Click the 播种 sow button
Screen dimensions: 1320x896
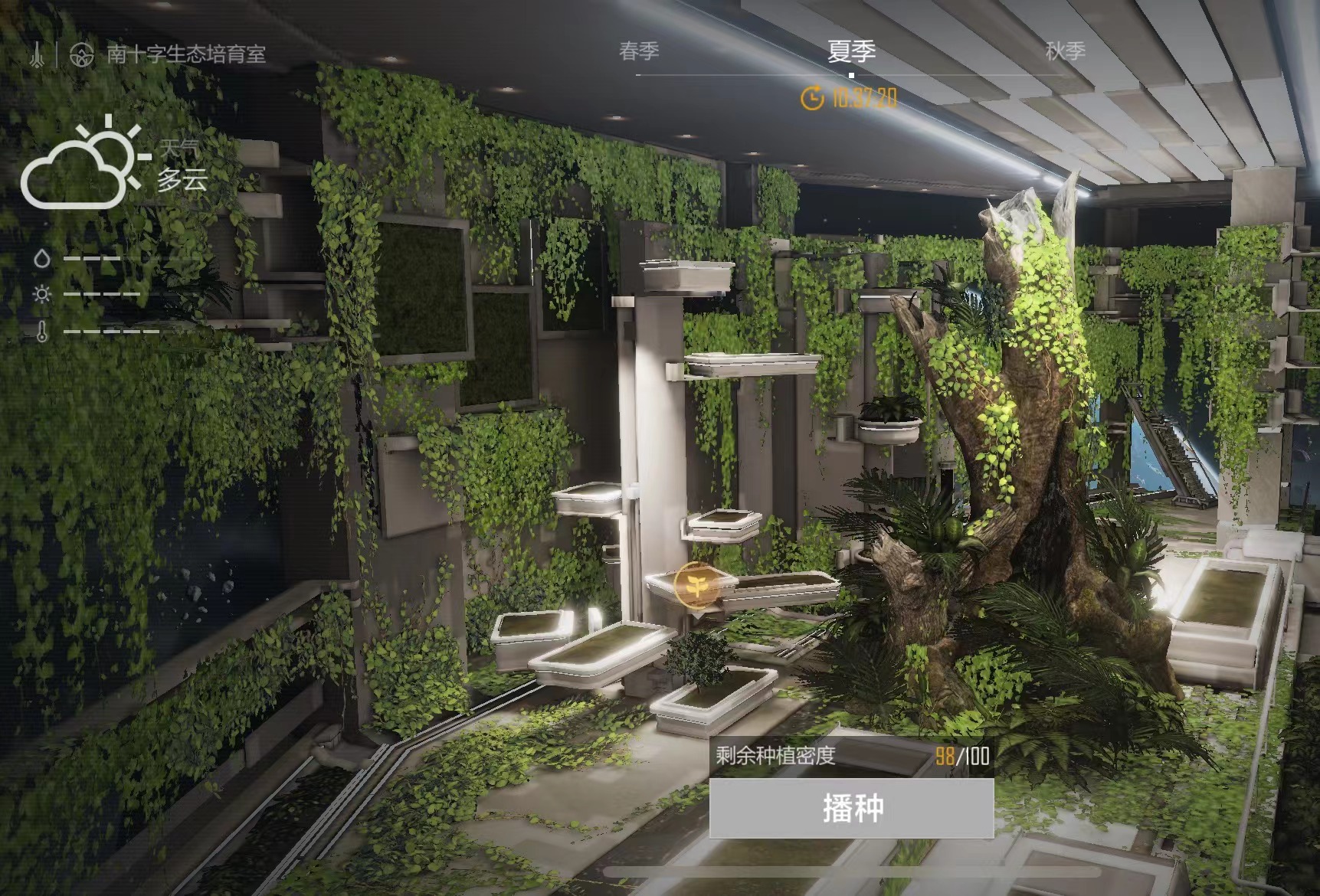coord(851,808)
